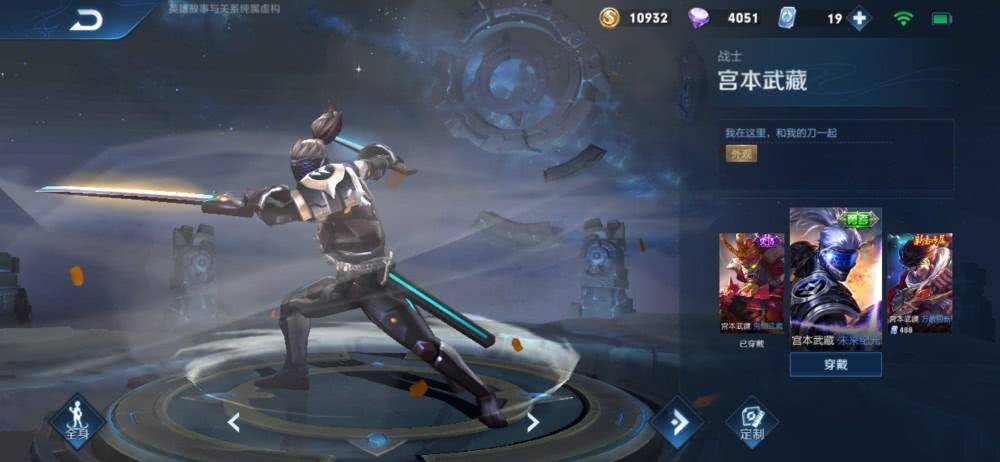
Task: Go back using the top-left return arrow
Action: [x=87, y=20]
